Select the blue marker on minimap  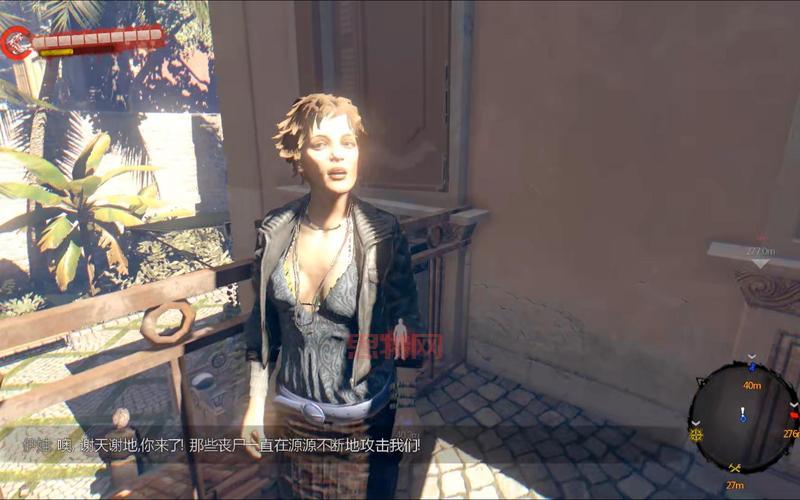[x=752, y=366]
